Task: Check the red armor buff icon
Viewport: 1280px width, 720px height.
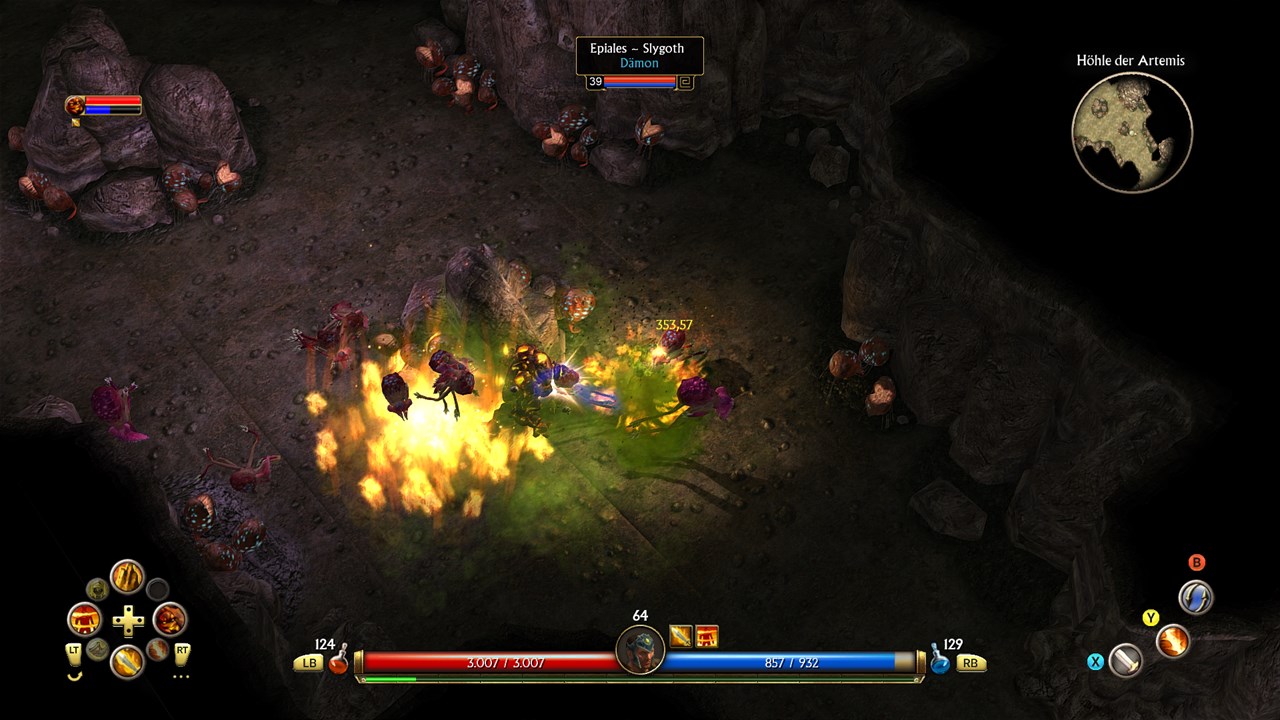Action: 707,635
